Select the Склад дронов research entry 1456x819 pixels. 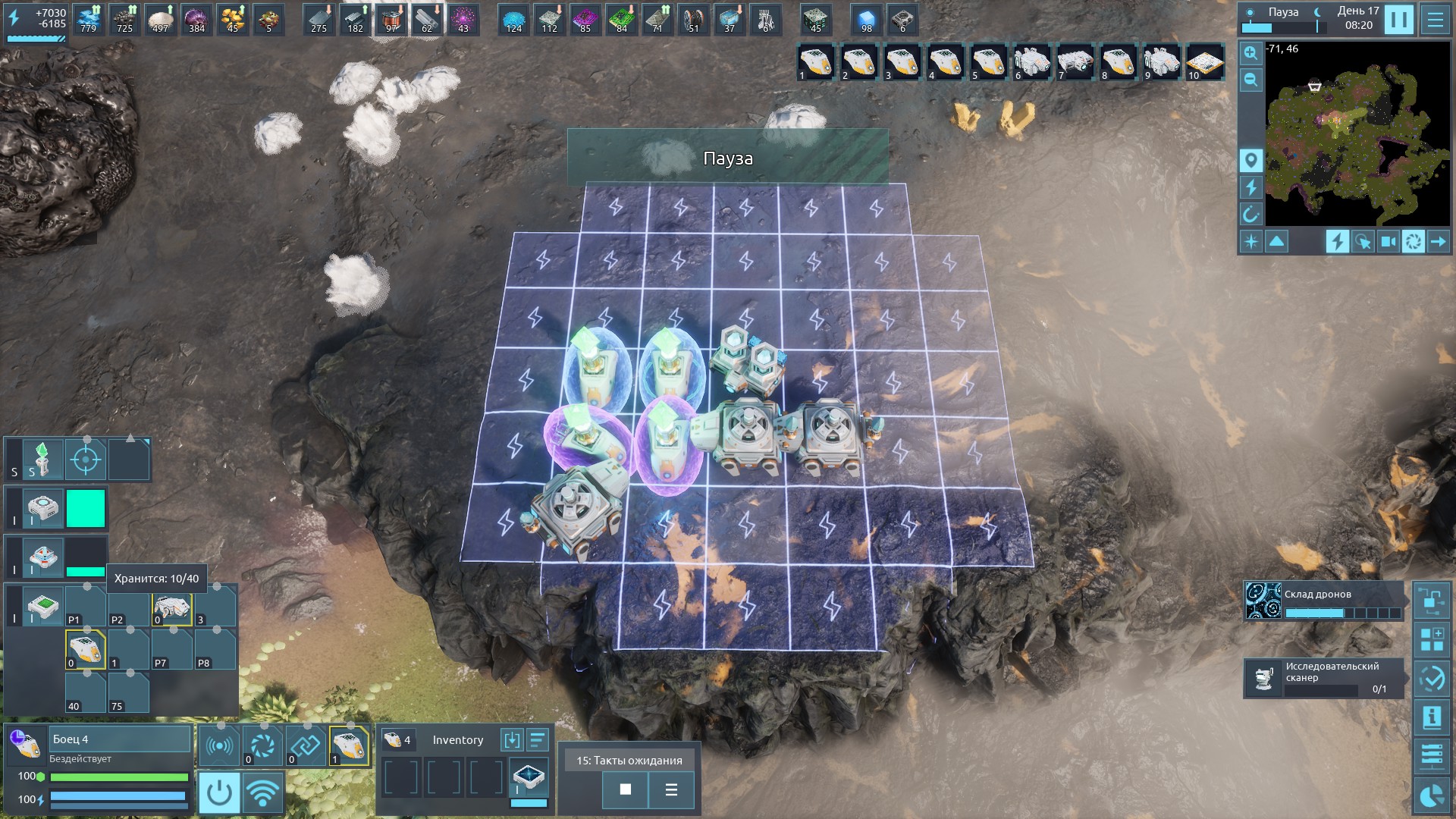pyautogui.click(x=1323, y=601)
